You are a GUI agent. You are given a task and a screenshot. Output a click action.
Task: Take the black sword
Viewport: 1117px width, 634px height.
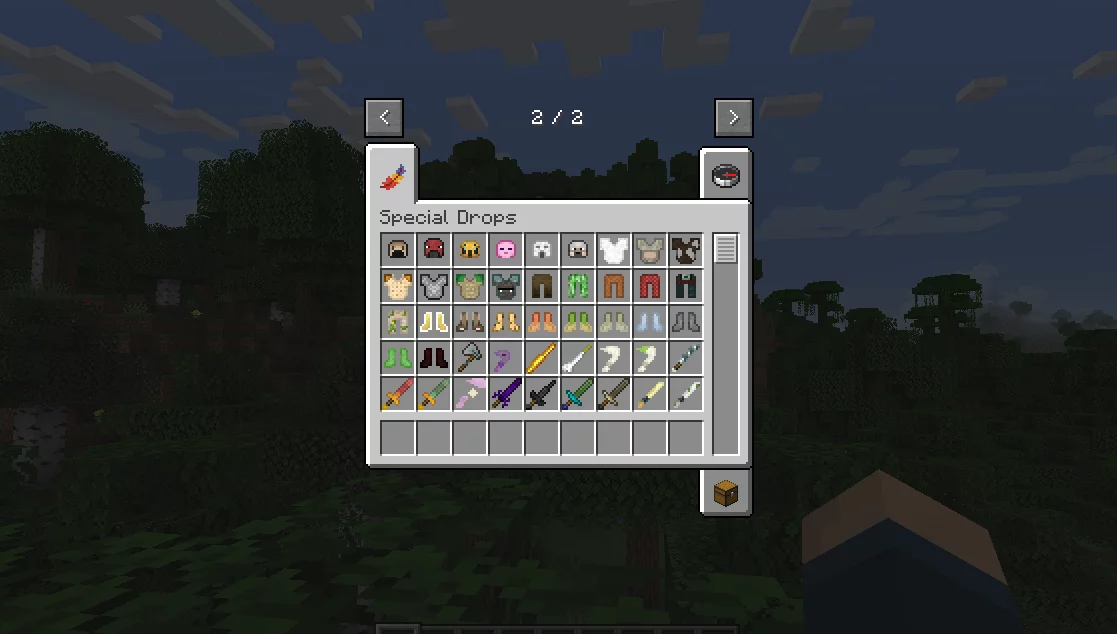coord(541,394)
